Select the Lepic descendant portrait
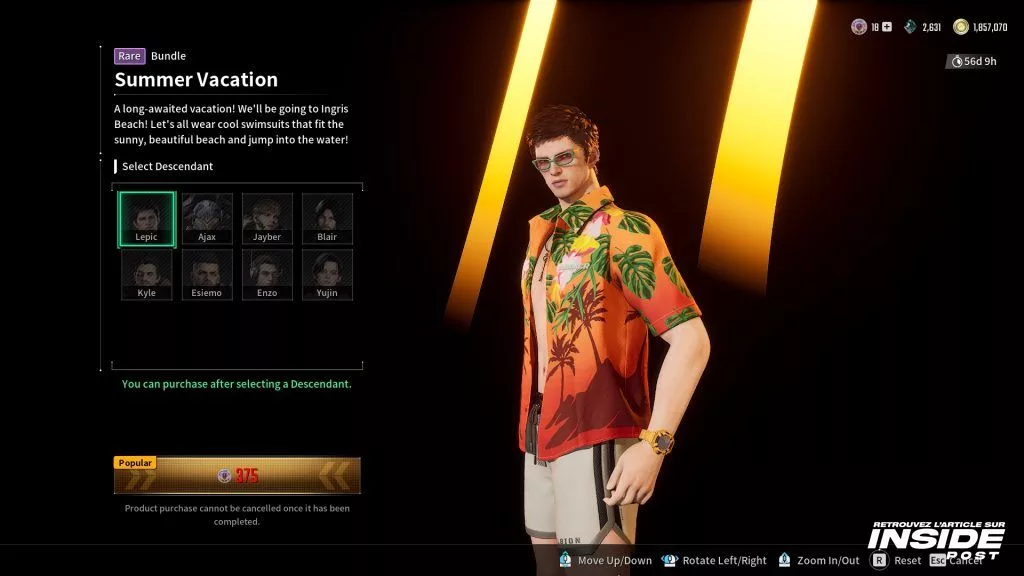 147,219
